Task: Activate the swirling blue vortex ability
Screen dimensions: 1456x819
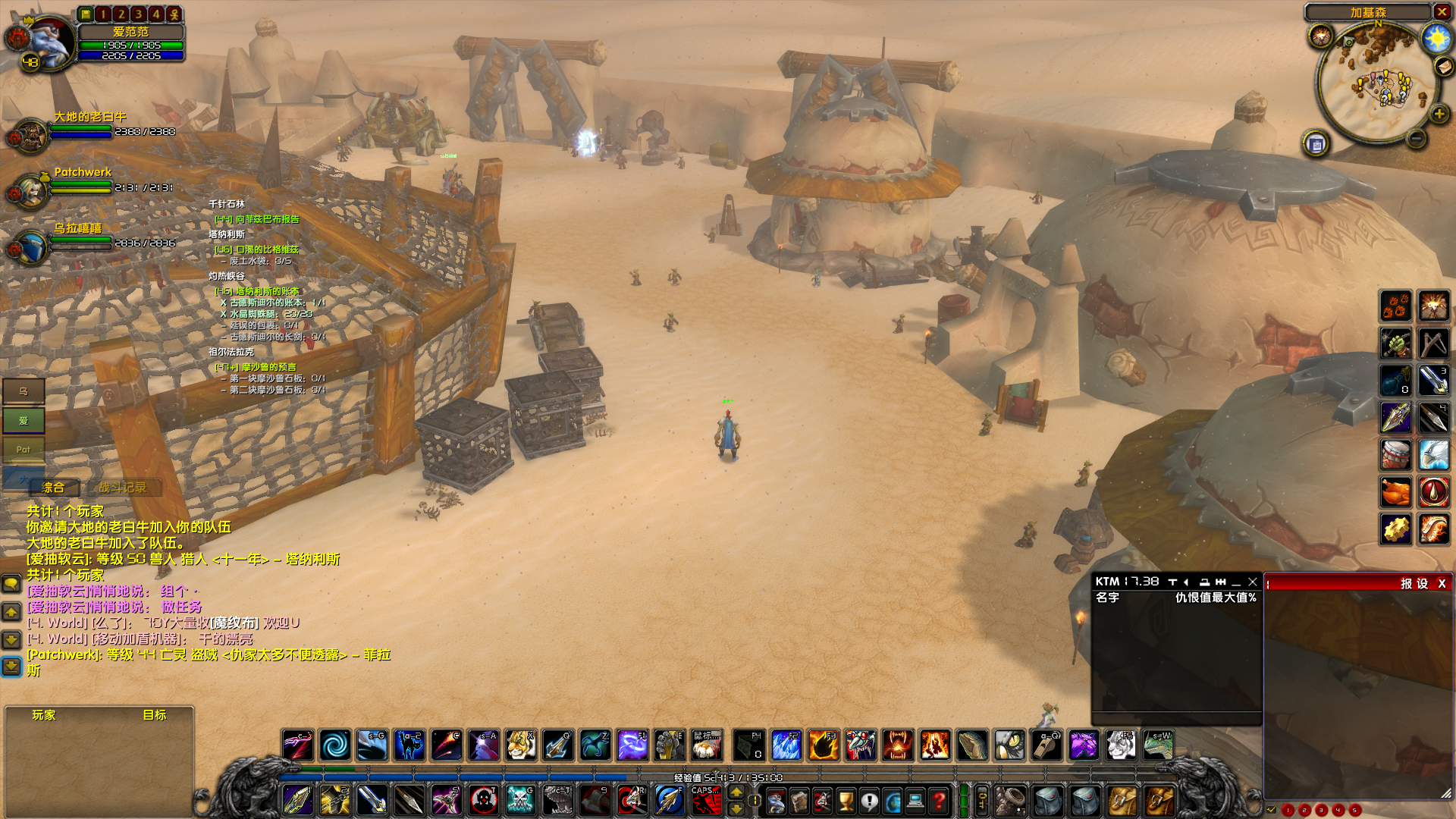Action: pos(334,745)
